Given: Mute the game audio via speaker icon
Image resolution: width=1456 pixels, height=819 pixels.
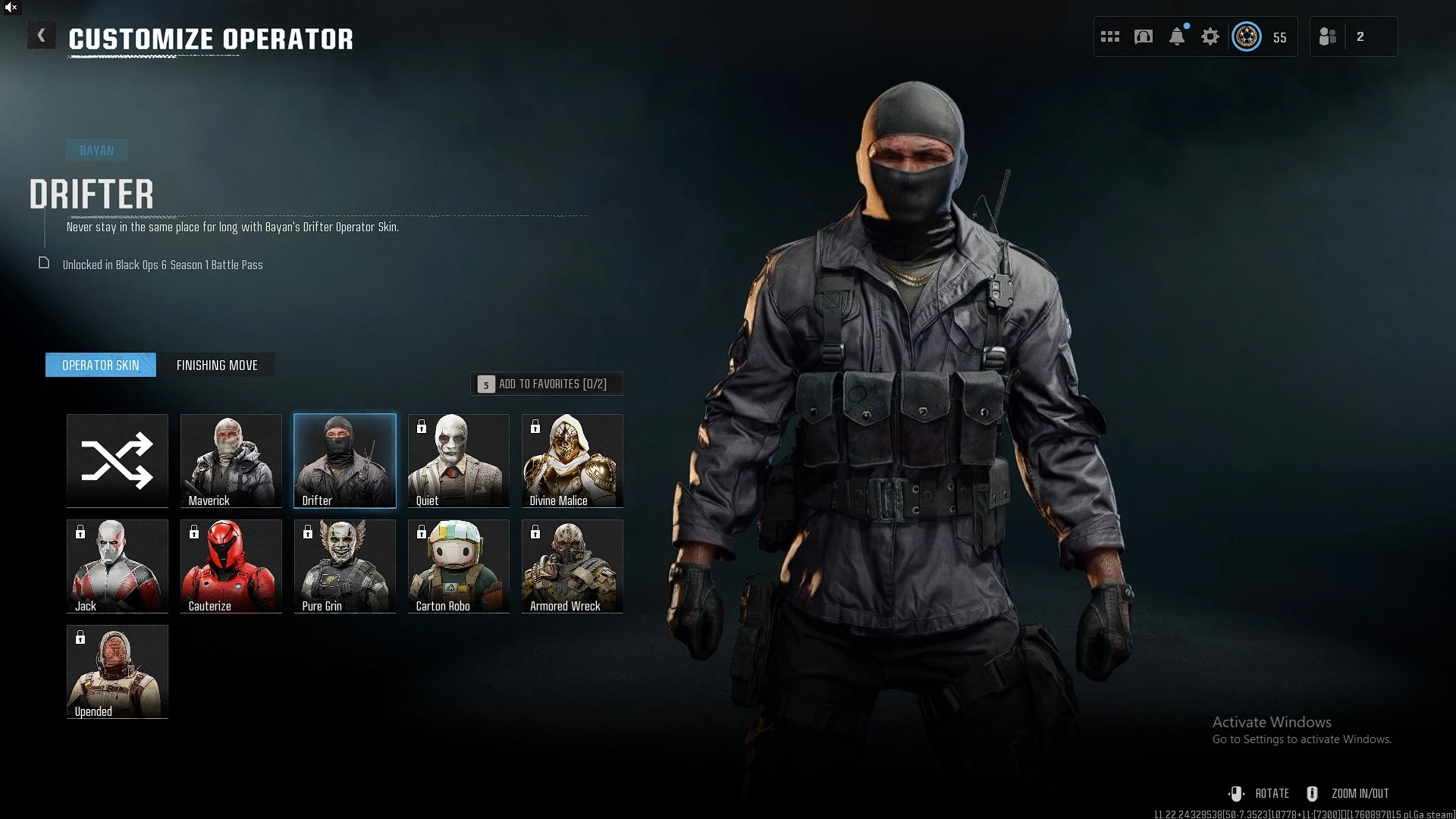Looking at the screenshot, I should pyautogui.click(x=11, y=7).
